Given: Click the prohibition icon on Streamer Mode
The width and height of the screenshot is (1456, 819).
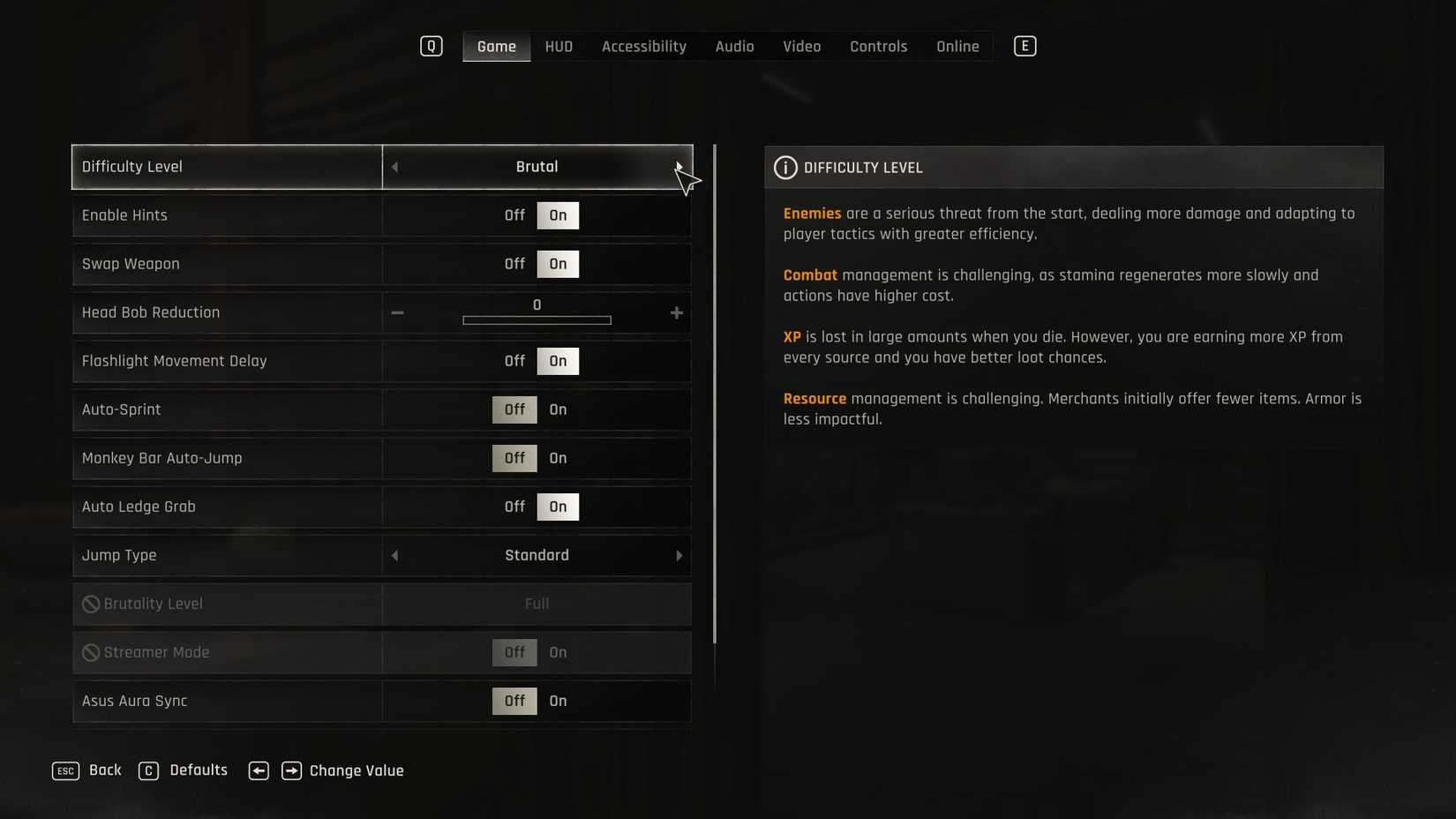Looking at the screenshot, I should coord(90,652).
